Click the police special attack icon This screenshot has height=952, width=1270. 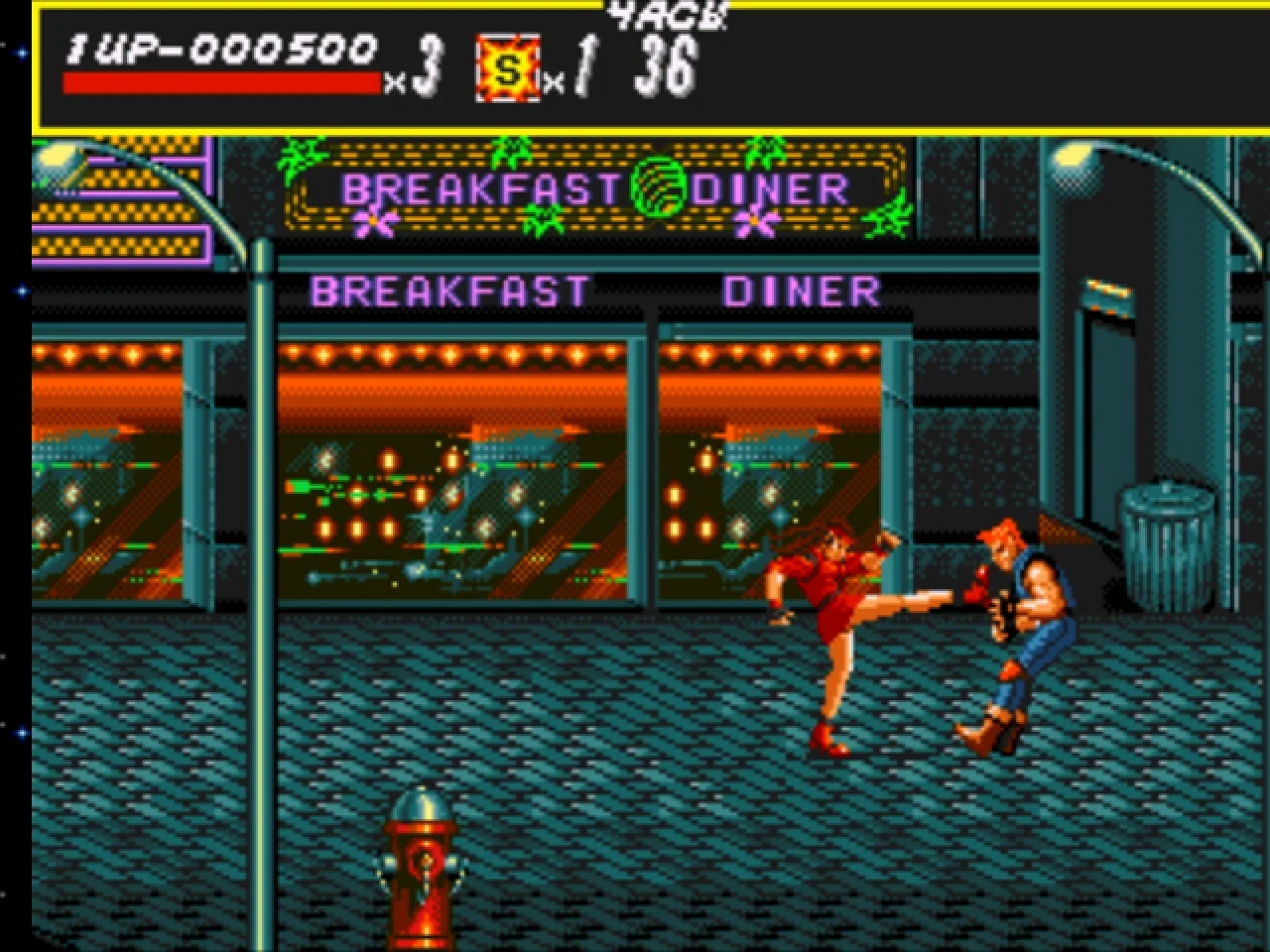pos(508,68)
